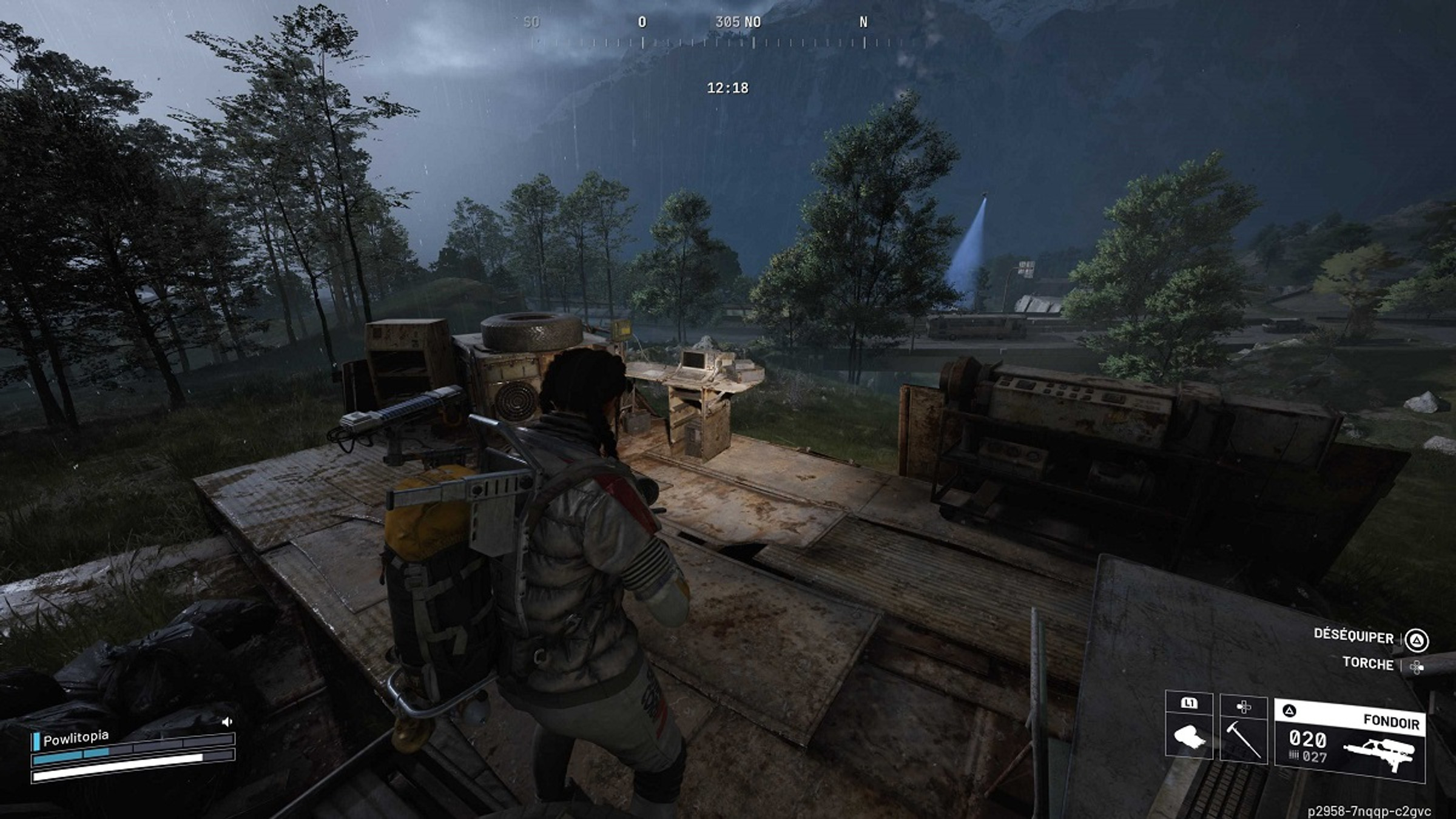The height and width of the screenshot is (819, 1456).
Task: Click the 020 ammo counter
Action: click(1307, 739)
